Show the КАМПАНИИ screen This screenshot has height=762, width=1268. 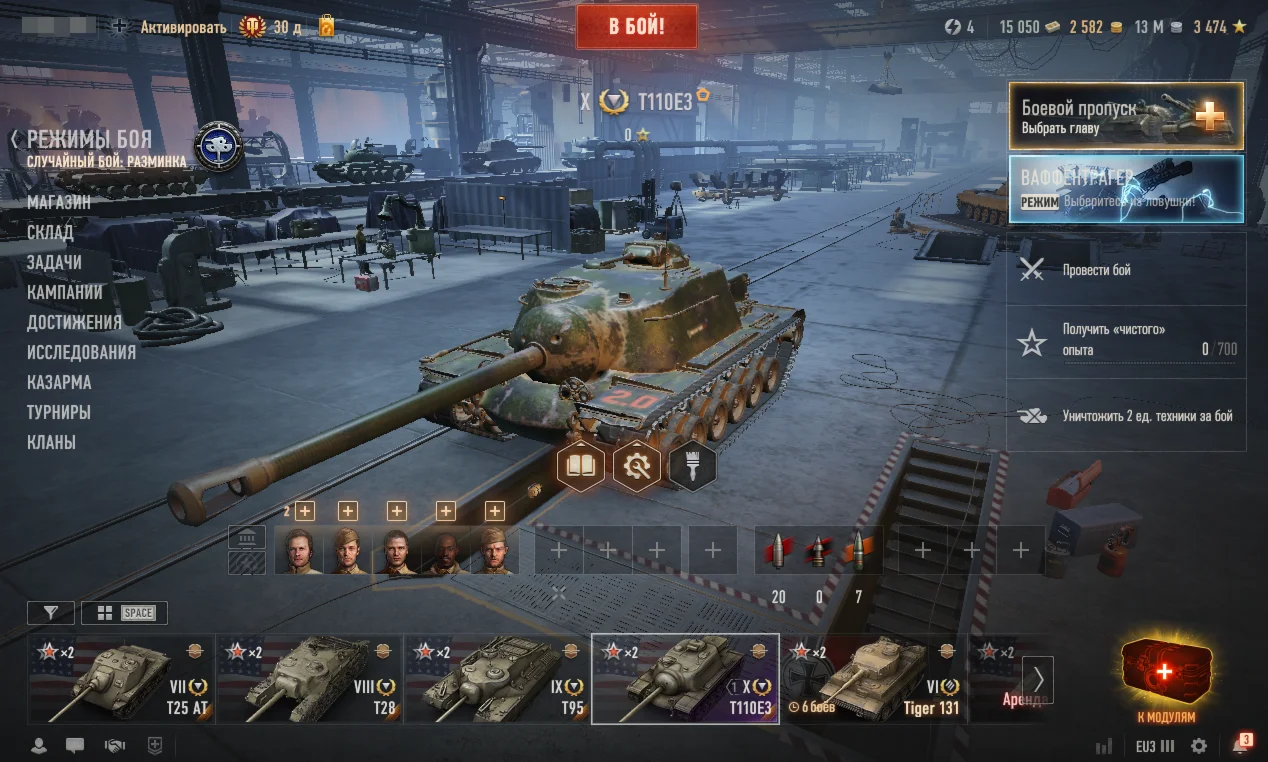65,292
